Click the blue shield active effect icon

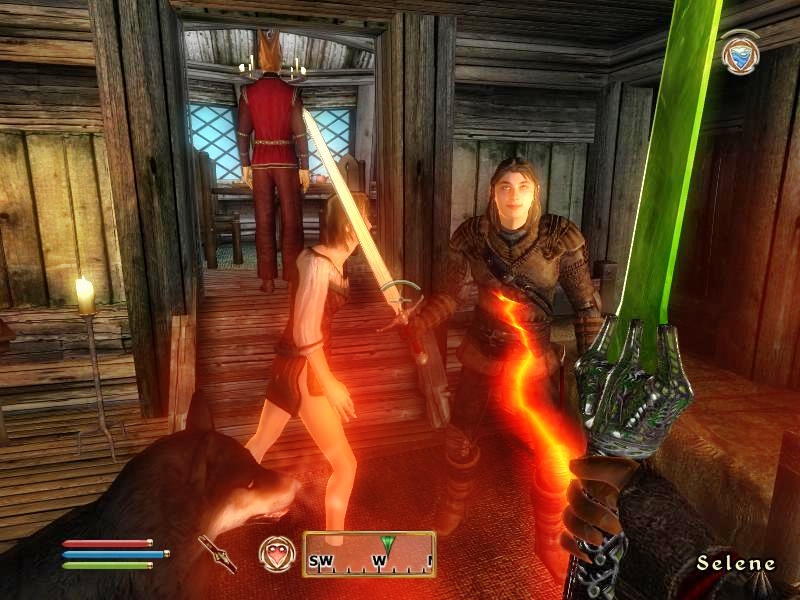click(x=739, y=53)
